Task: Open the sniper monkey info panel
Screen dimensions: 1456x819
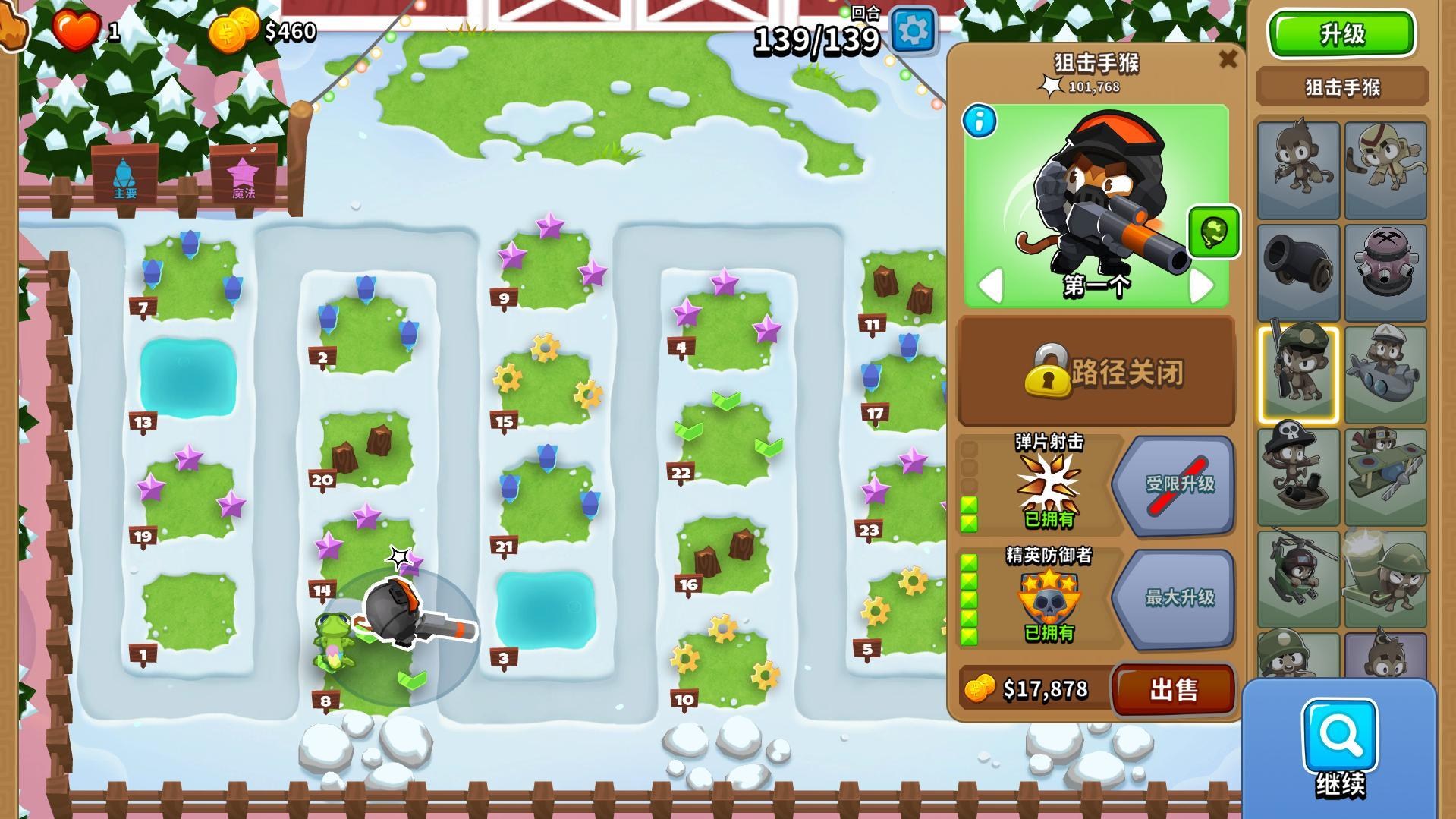Action: [979, 121]
